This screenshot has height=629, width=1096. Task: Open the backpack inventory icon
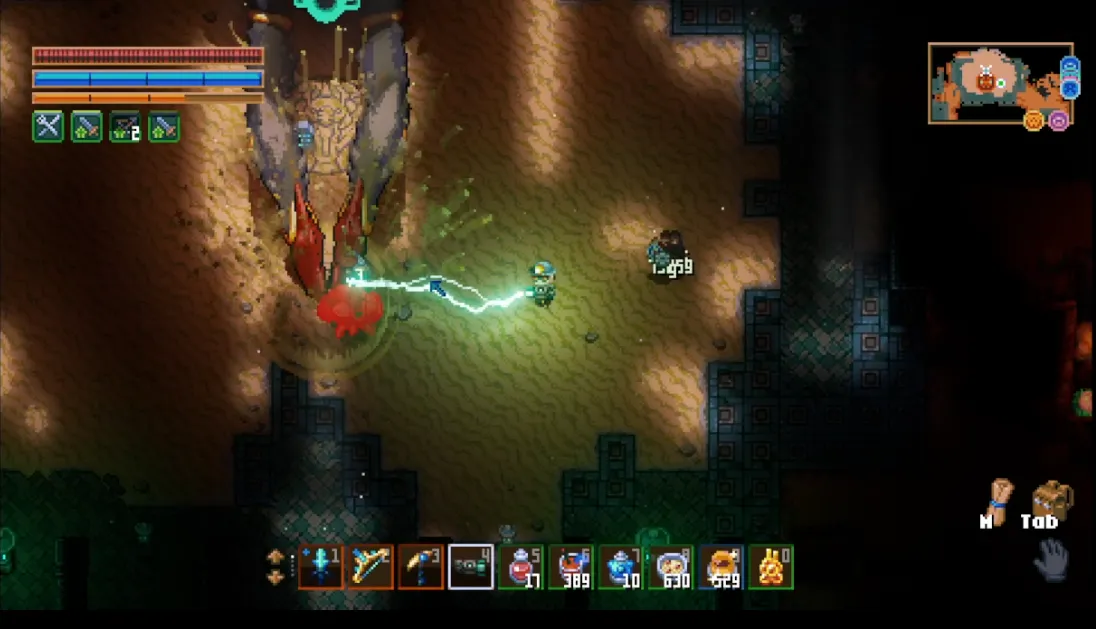click(x=1051, y=498)
